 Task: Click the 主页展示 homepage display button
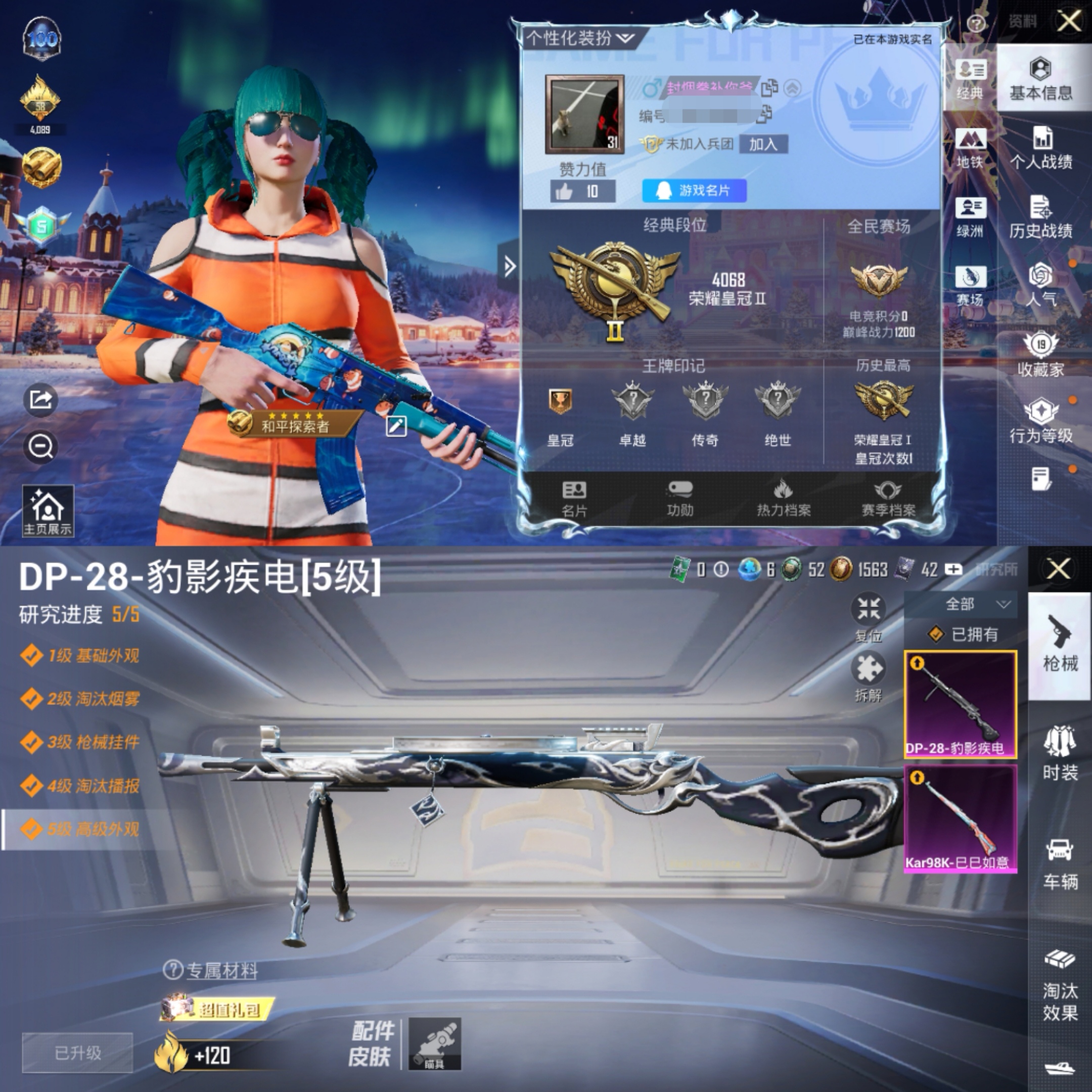[x=48, y=511]
